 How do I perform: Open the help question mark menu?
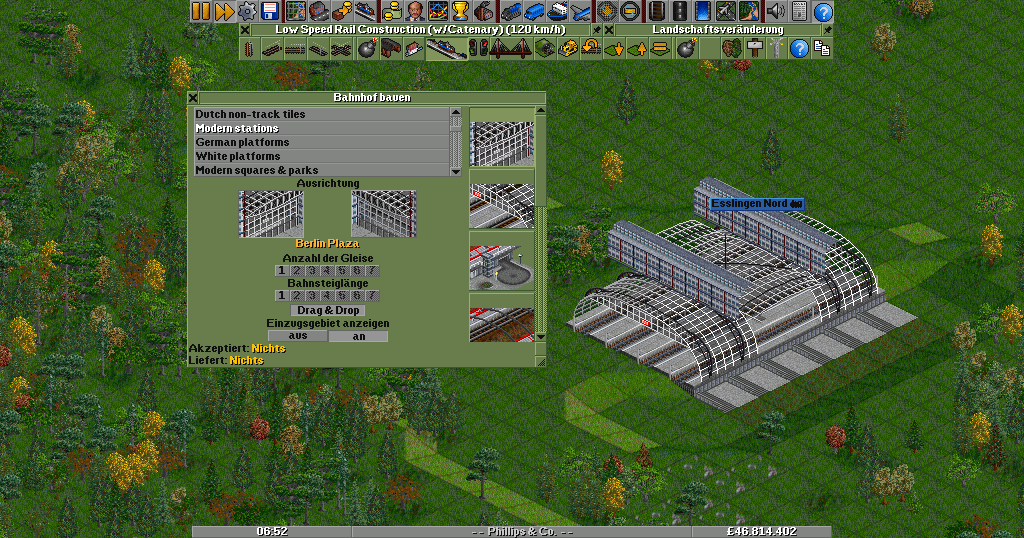pyautogui.click(x=823, y=11)
